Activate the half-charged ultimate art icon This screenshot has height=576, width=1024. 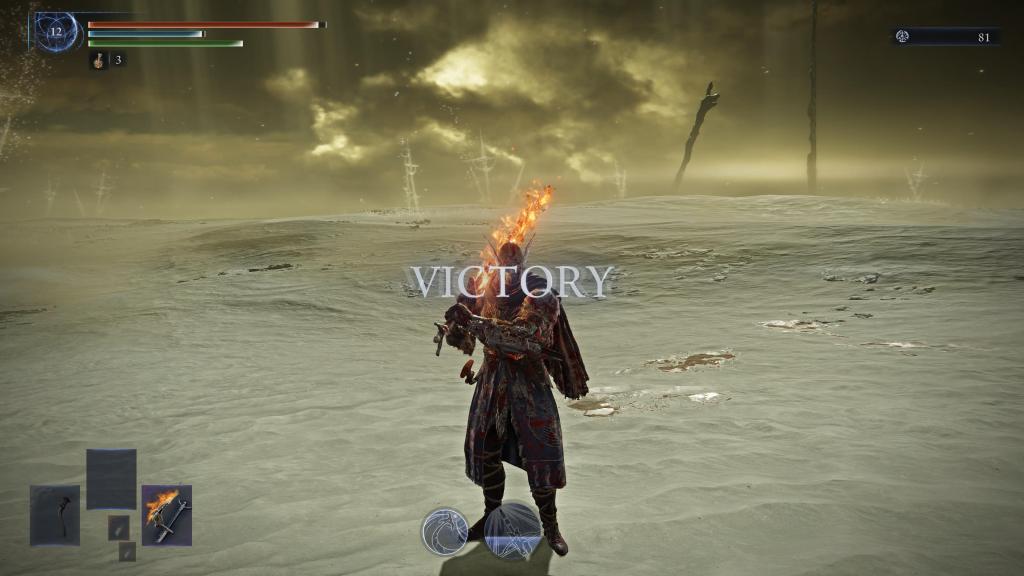tap(513, 530)
